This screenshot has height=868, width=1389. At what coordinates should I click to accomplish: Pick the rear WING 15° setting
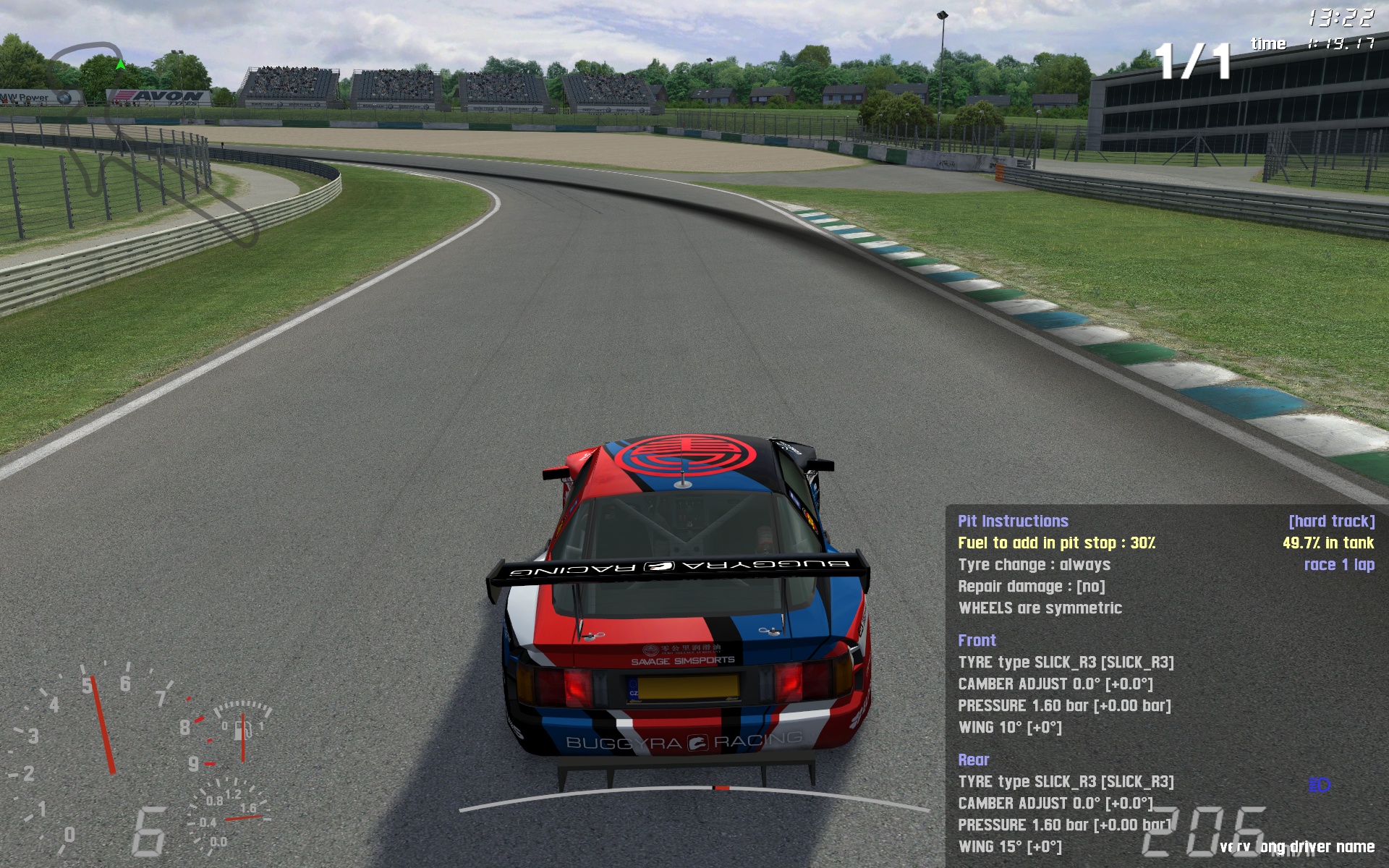1010,847
